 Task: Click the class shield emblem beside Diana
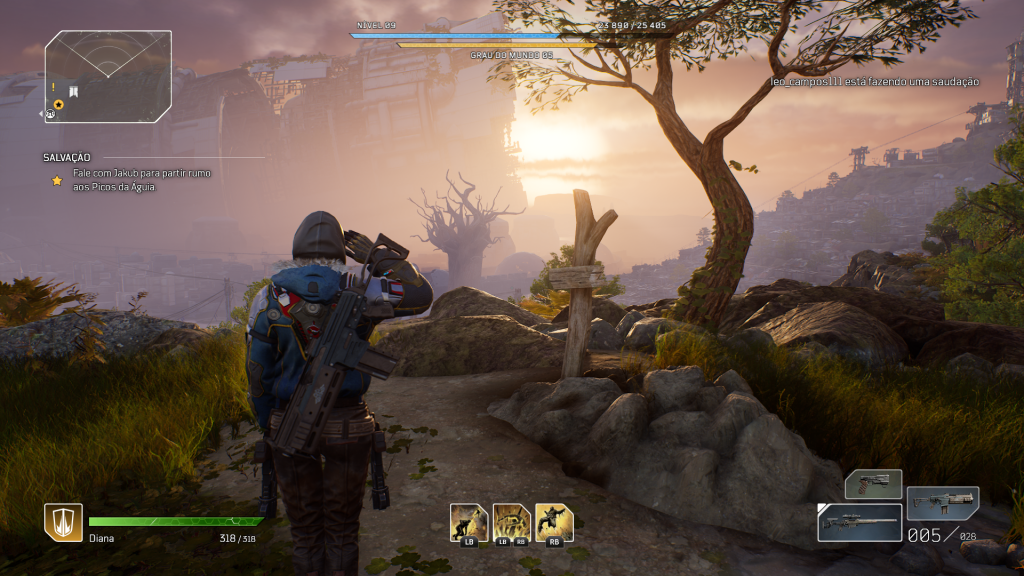pyautogui.click(x=63, y=522)
